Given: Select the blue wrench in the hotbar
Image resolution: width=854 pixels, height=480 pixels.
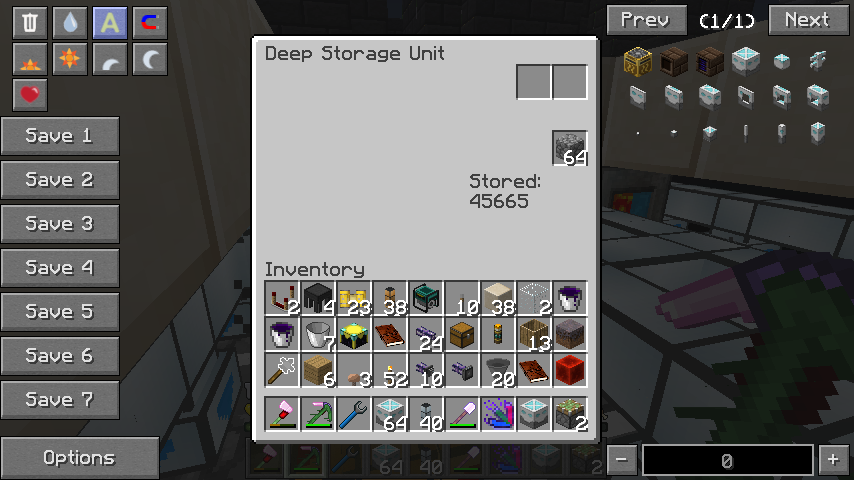Looking at the screenshot, I should (355, 414).
